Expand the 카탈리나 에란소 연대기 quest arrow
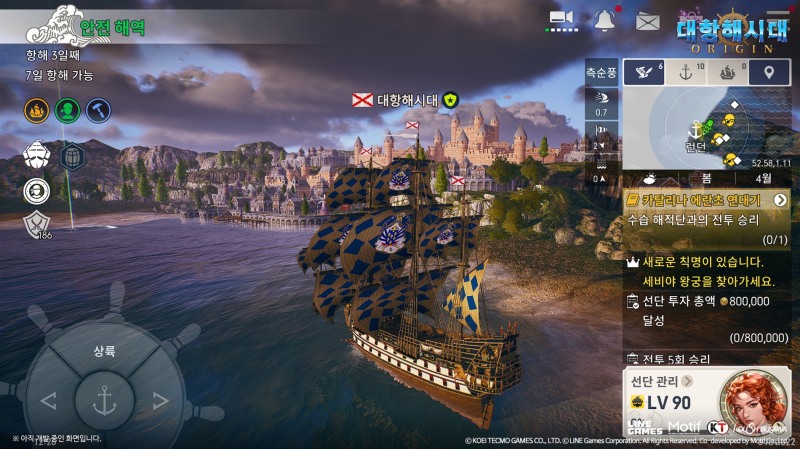Image resolution: width=800 pixels, height=449 pixels. click(x=780, y=200)
